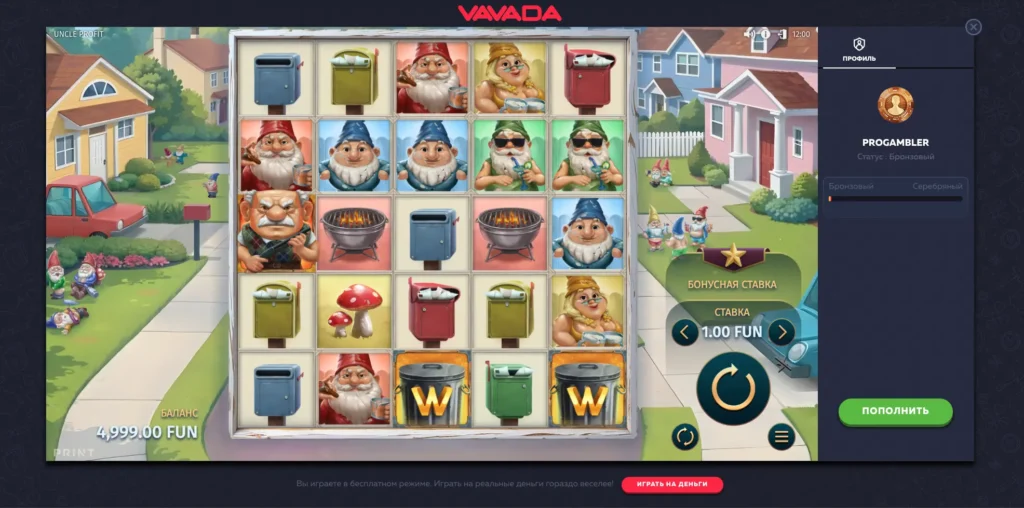Image resolution: width=1024 pixels, height=508 pixels.
Task: Open the Бонусная ставка bonus bet option
Action: (x=732, y=284)
